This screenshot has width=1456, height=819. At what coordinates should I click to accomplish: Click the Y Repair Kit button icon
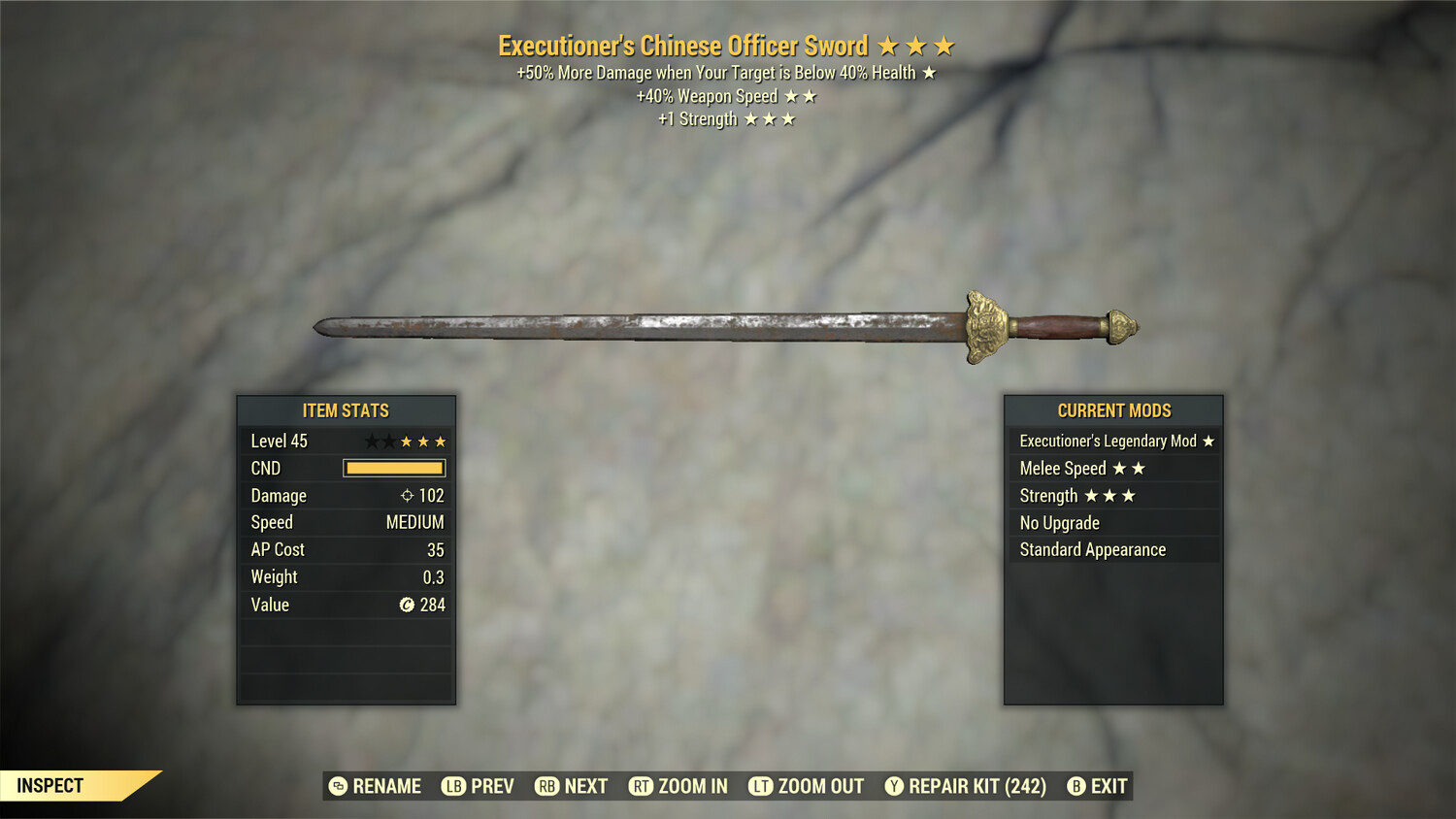click(x=893, y=786)
